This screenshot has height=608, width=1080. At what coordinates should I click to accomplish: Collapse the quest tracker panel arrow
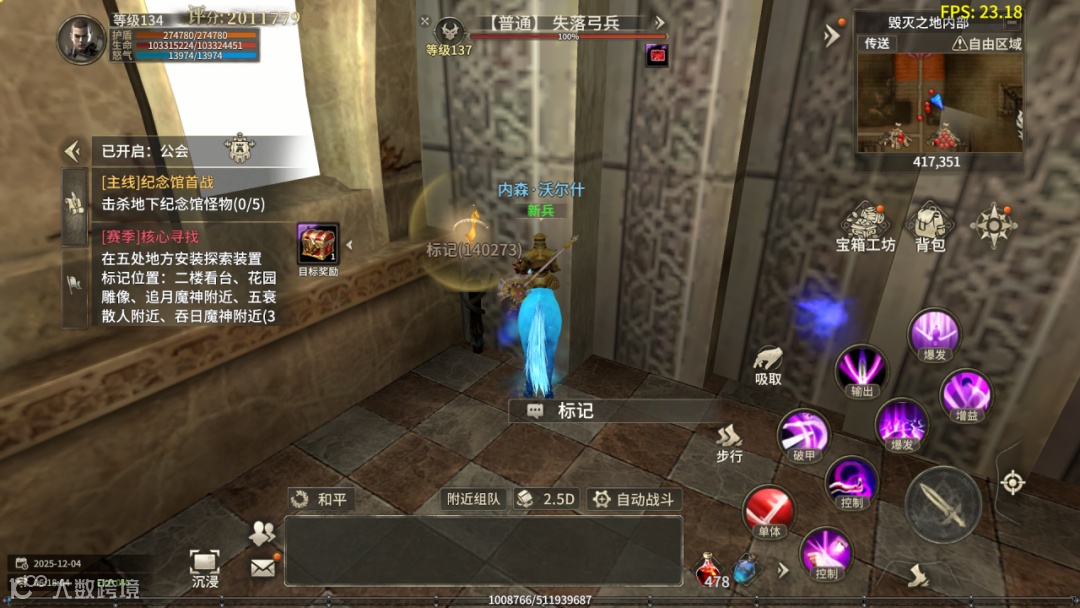tap(72, 151)
